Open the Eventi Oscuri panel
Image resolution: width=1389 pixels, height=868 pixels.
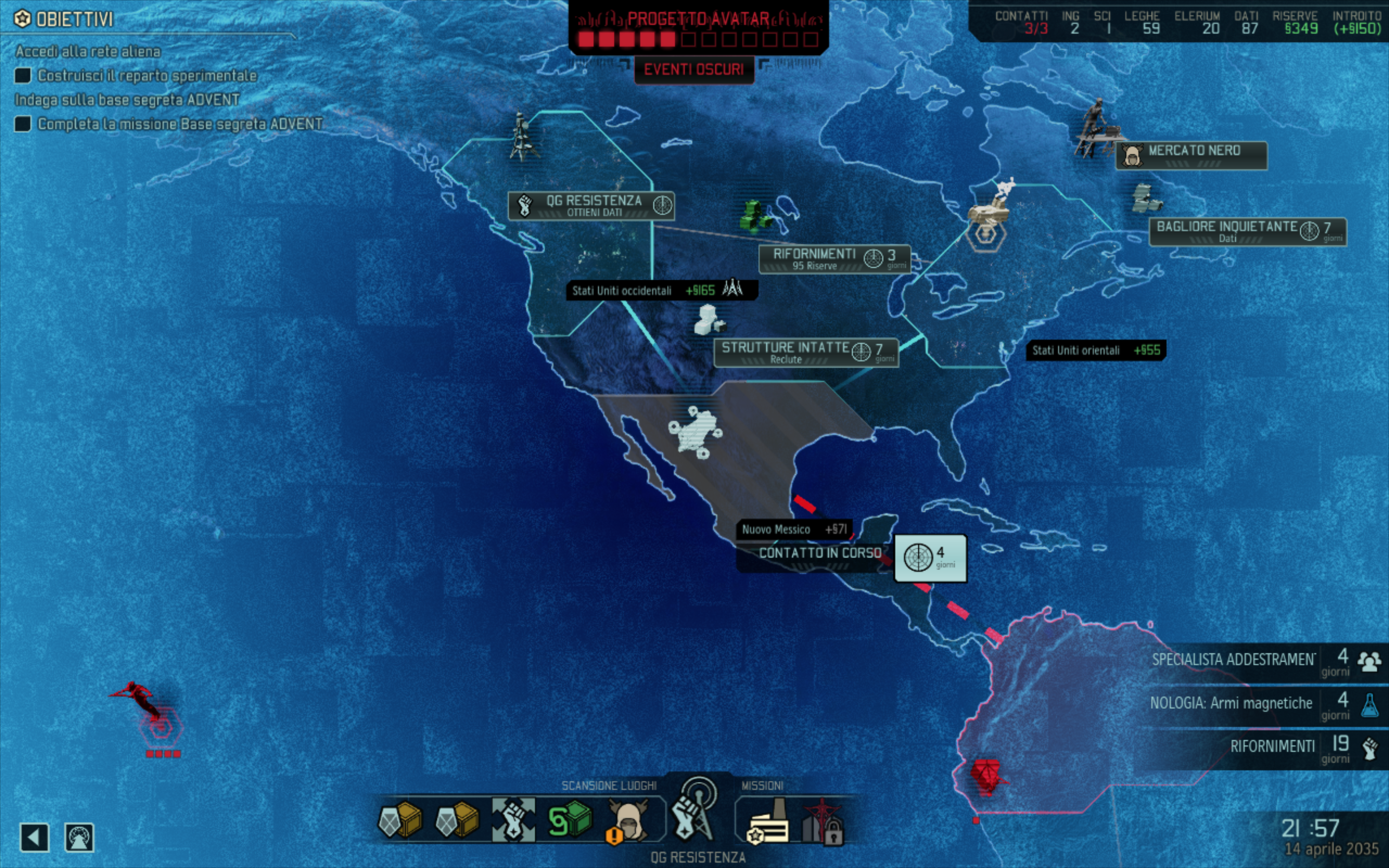tap(694, 69)
